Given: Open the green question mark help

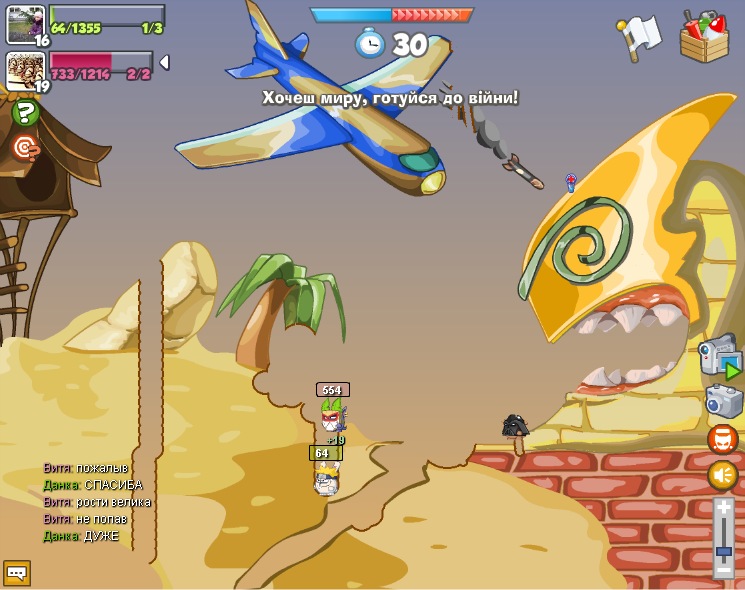Looking at the screenshot, I should (25, 113).
